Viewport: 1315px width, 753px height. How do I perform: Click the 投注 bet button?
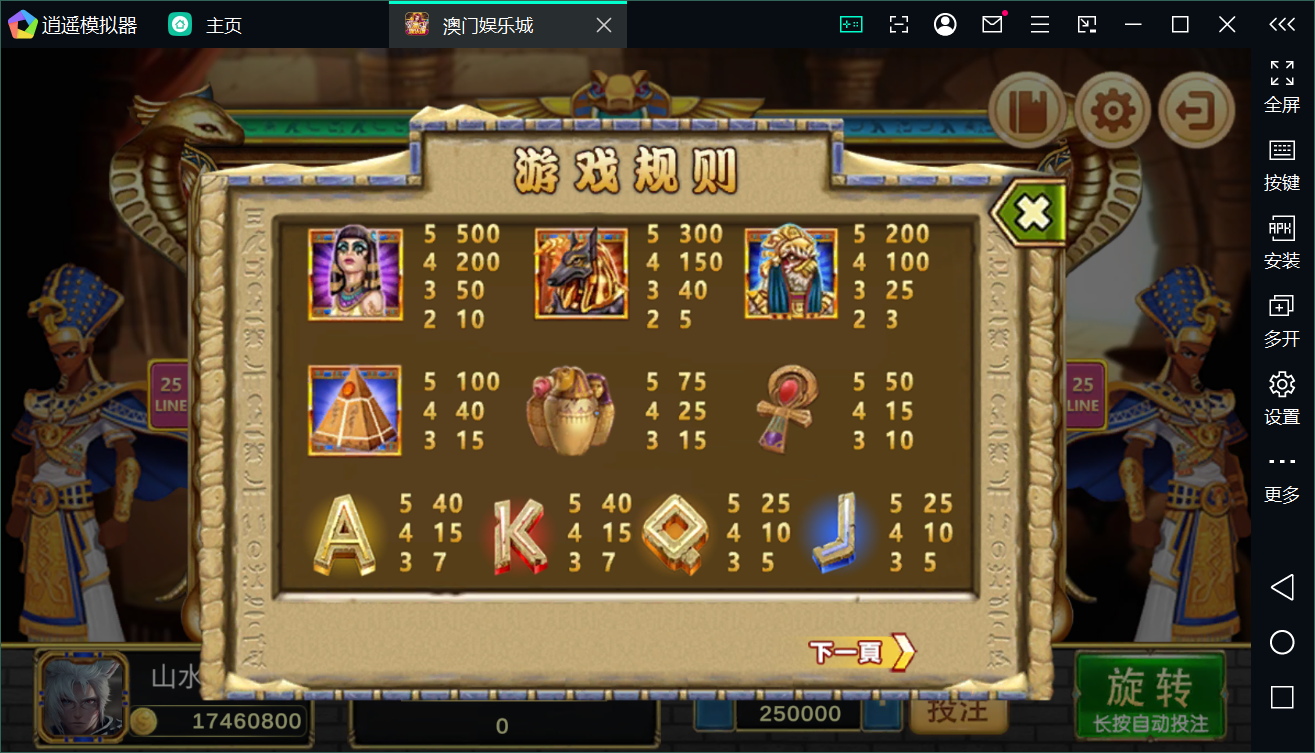[x=957, y=710]
